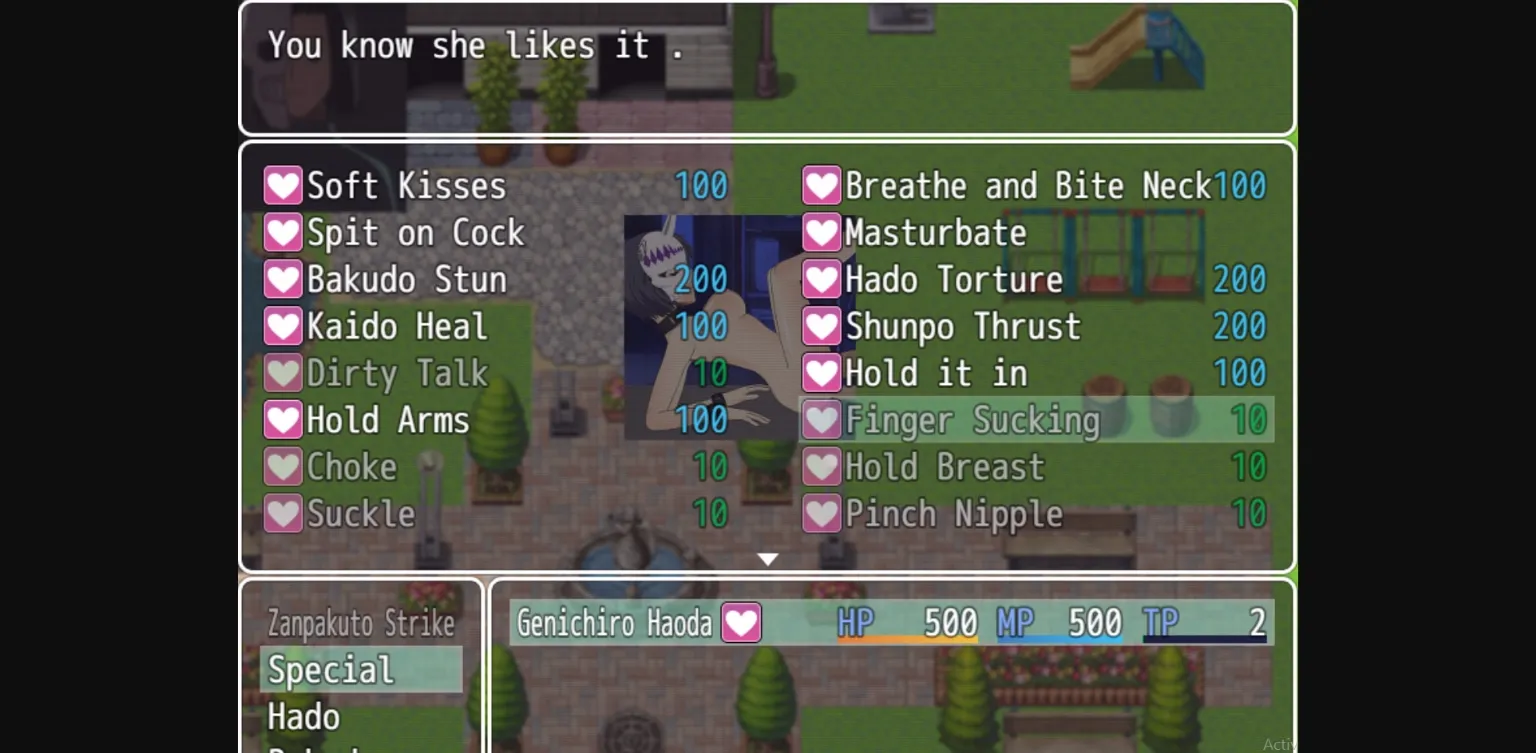Click the heart icon next to Hado Torture
Image resolution: width=1536 pixels, height=753 pixels.
(x=822, y=279)
